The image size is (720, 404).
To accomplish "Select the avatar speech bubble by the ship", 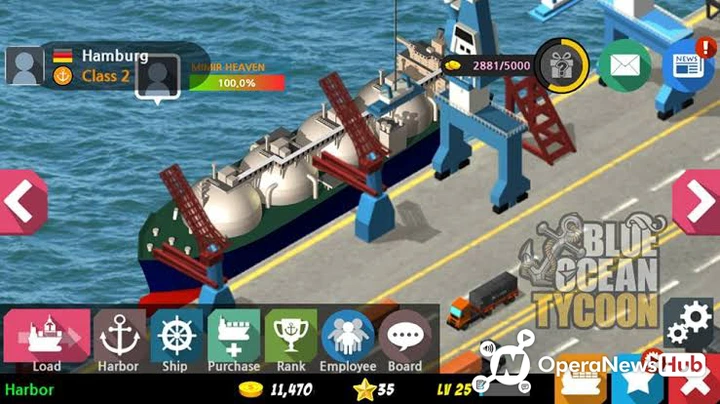I will coord(158,77).
